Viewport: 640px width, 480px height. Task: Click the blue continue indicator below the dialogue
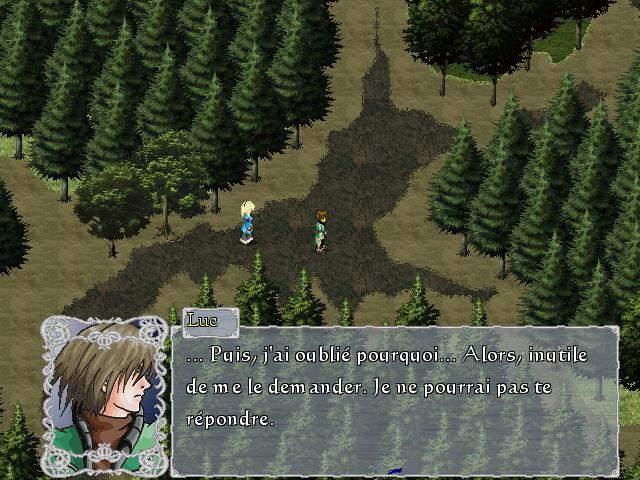395,470
